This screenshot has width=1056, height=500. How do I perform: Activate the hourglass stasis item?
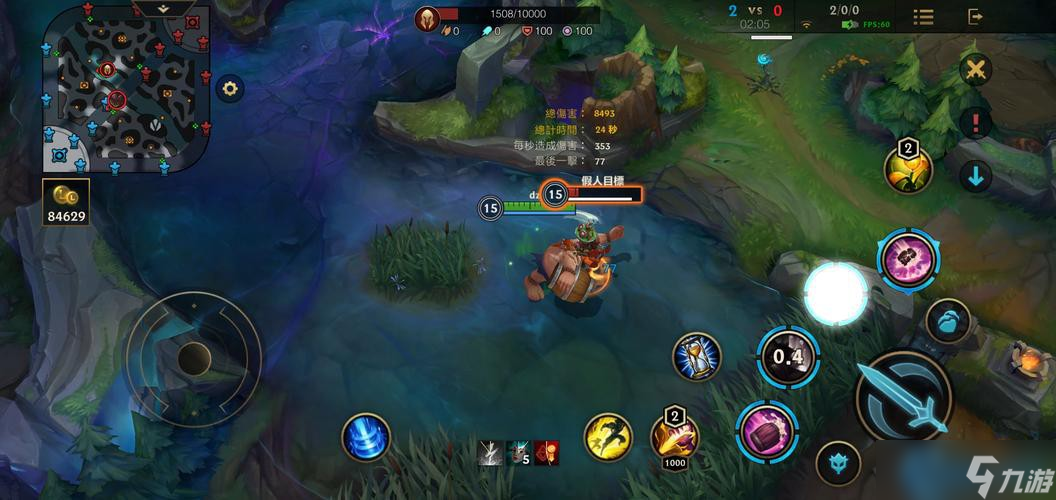(x=697, y=357)
